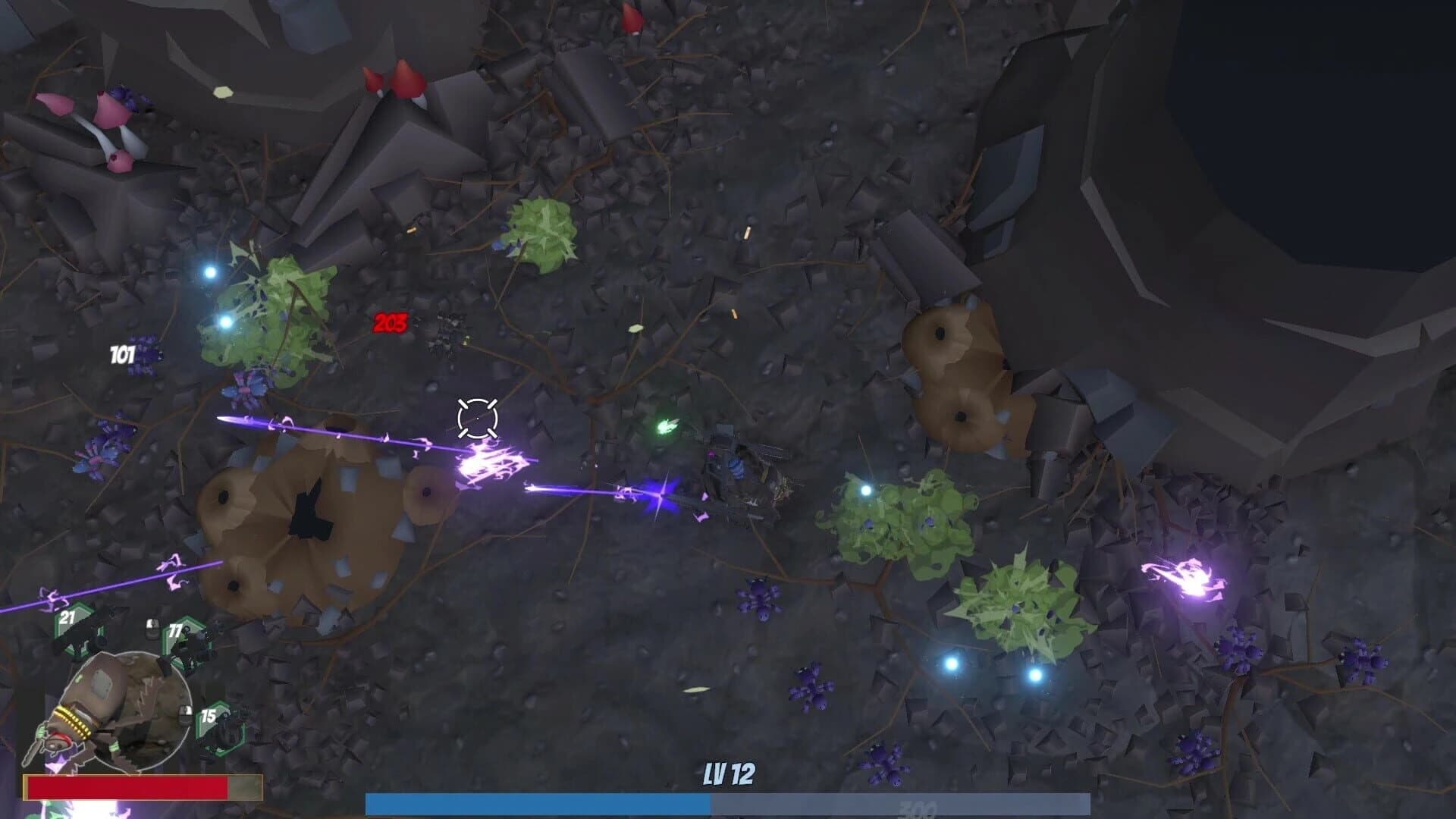1456x819 pixels.
Task: Click the right mouse button icon beside weapon 15
Action: pyautogui.click(x=185, y=715)
